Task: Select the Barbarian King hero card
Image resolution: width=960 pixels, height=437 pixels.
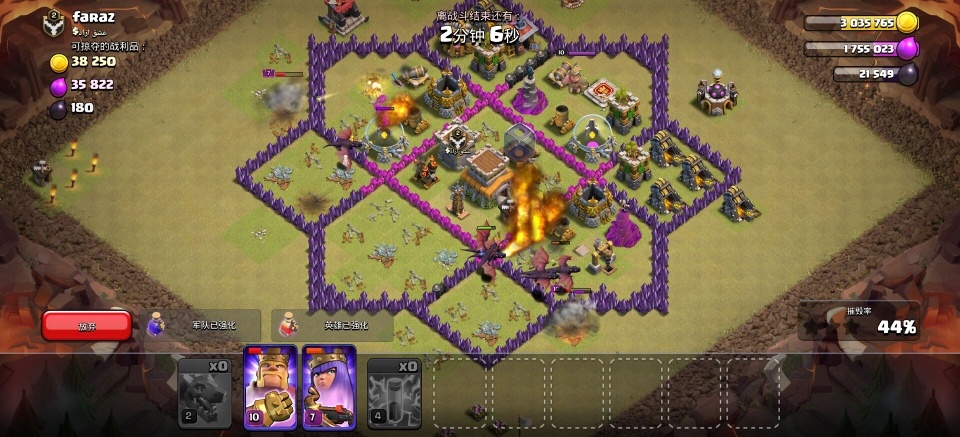Action: coord(270,387)
